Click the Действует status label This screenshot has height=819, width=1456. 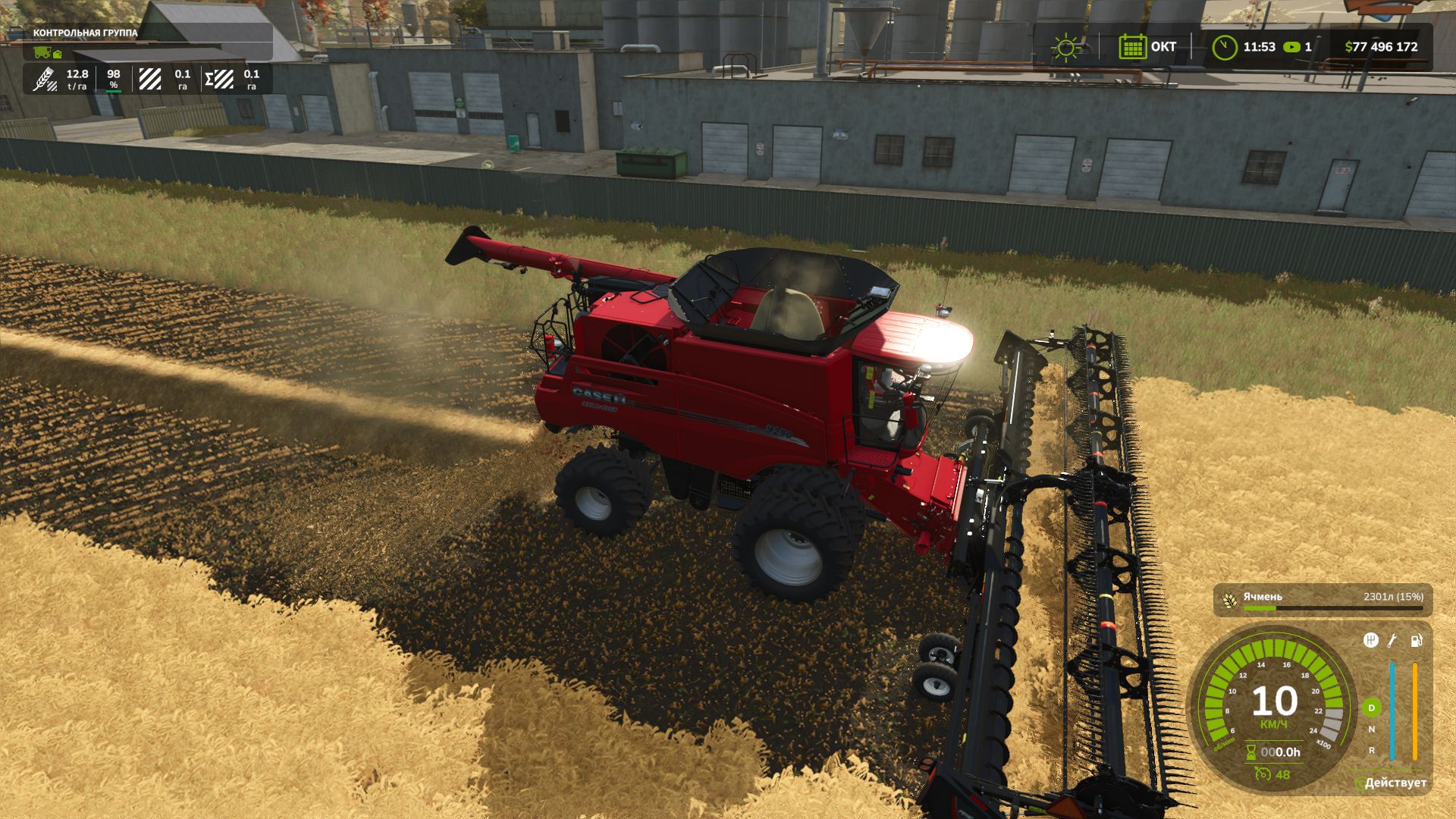click(x=1395, y=783)
